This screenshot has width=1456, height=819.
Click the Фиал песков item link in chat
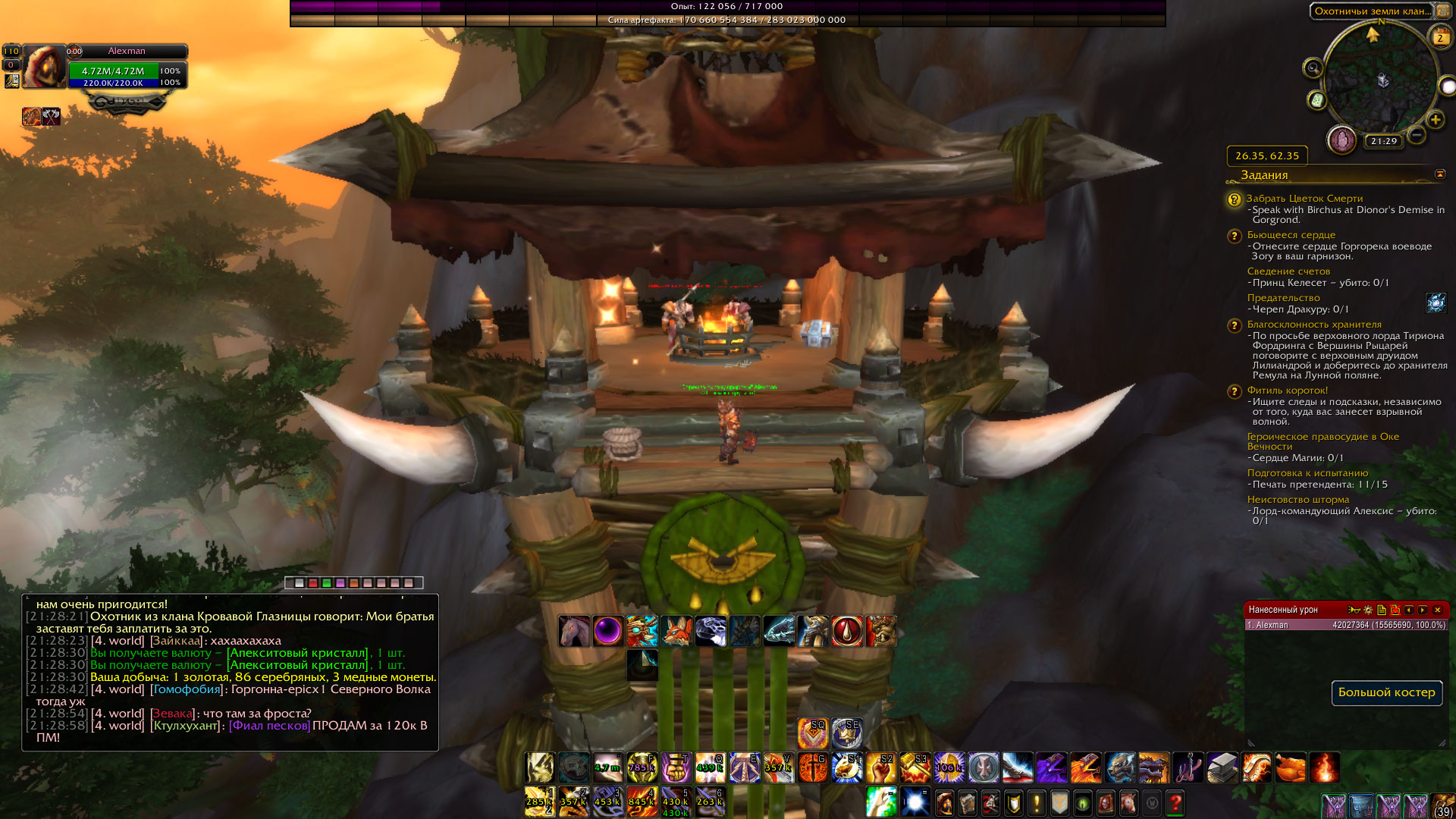point(269,726)
